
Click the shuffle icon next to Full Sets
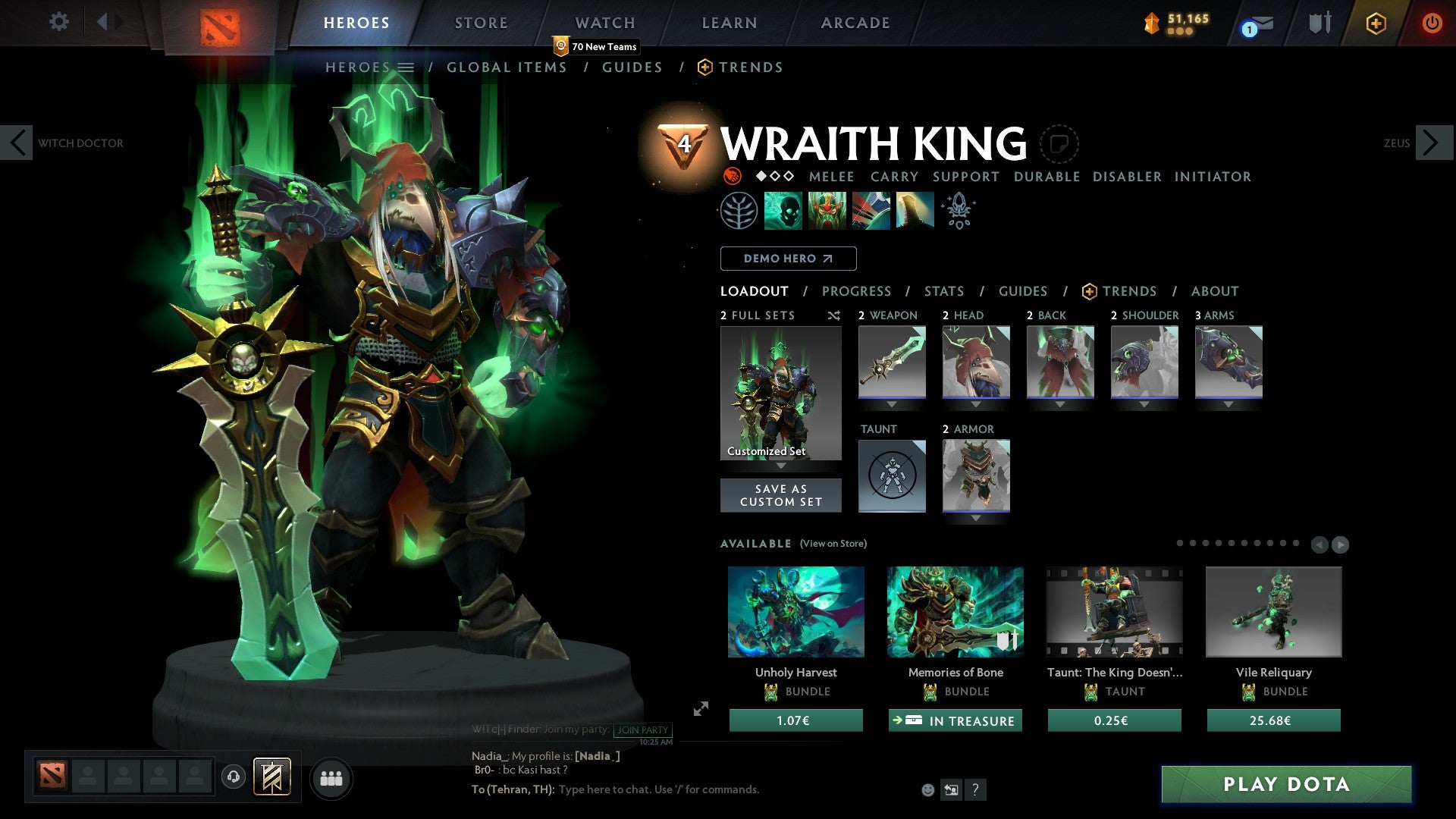click(x=833, y=315)
